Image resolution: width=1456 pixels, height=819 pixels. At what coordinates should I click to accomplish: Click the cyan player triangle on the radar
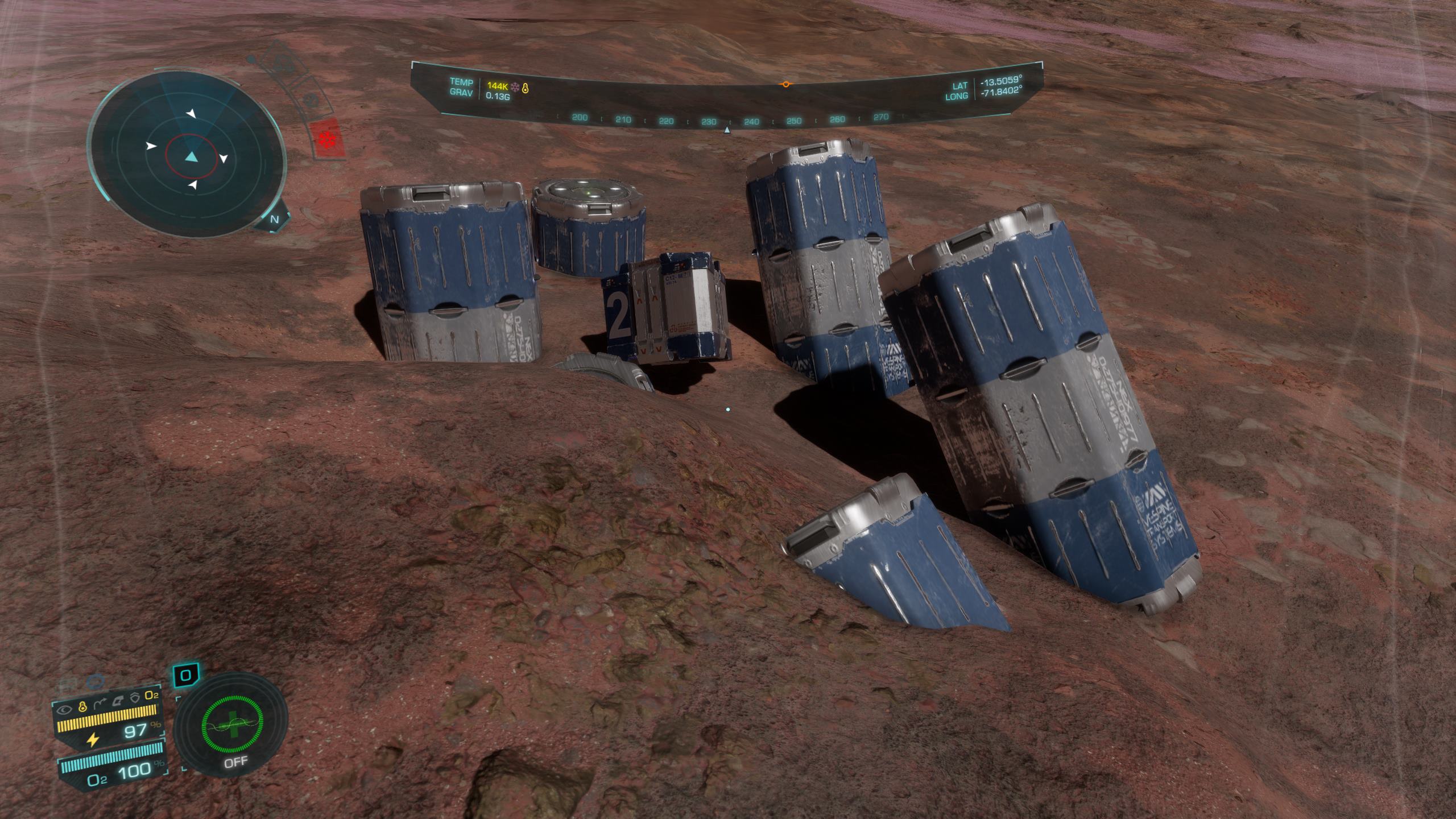[191, 157]
